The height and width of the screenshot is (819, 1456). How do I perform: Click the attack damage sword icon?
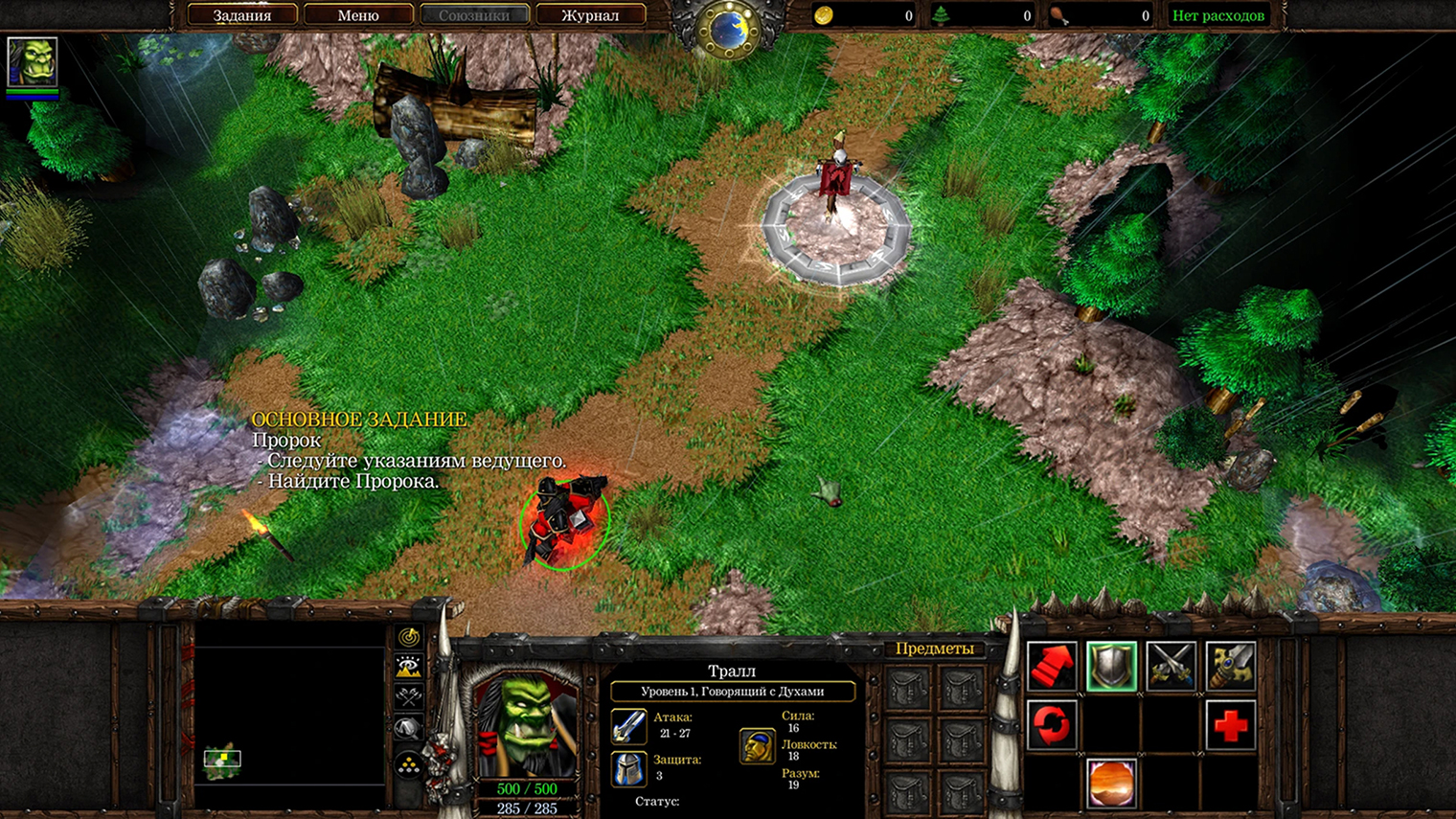pos(627,728)
